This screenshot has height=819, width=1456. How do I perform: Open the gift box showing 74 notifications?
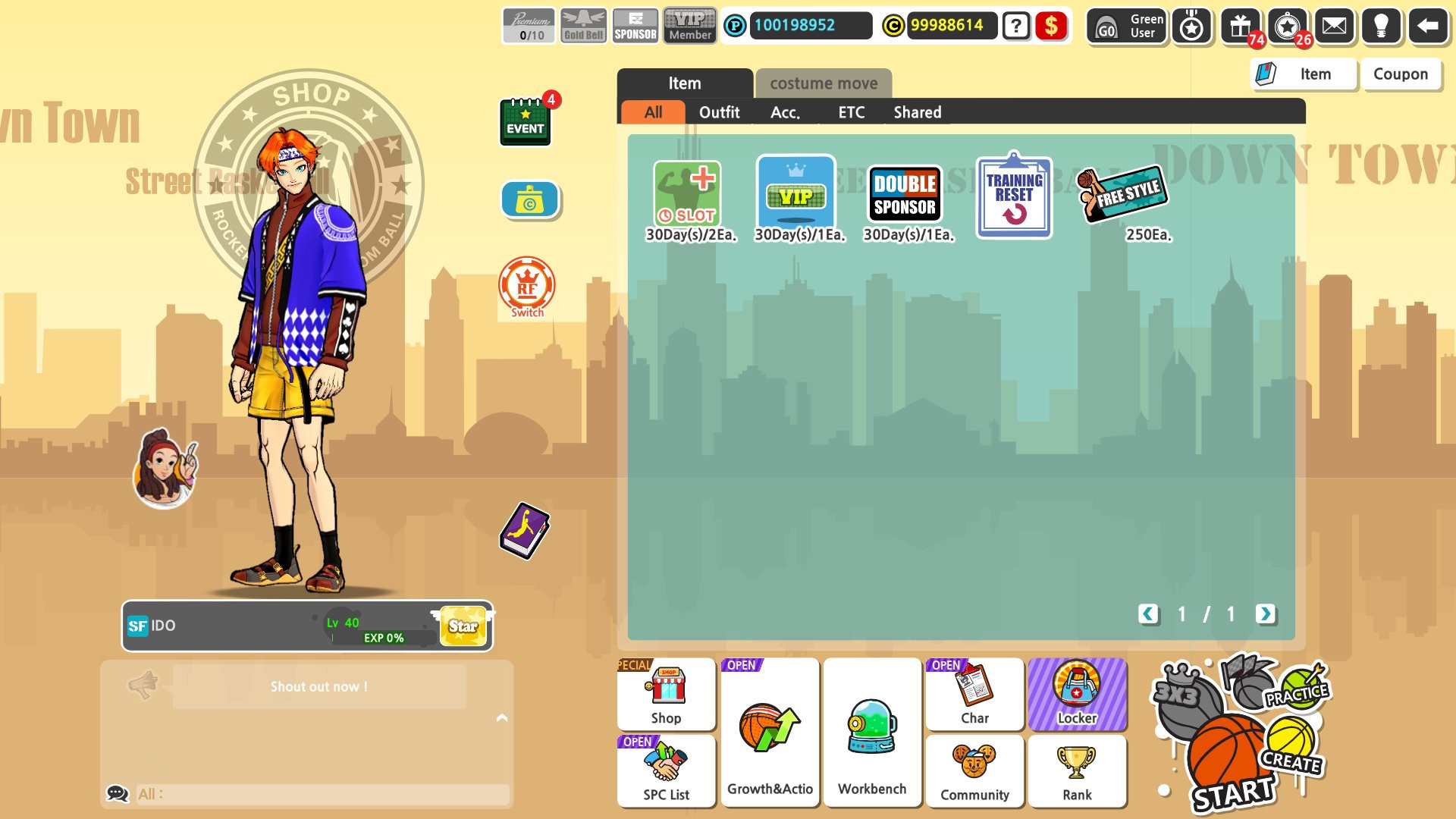click(x=1241, y=26)
